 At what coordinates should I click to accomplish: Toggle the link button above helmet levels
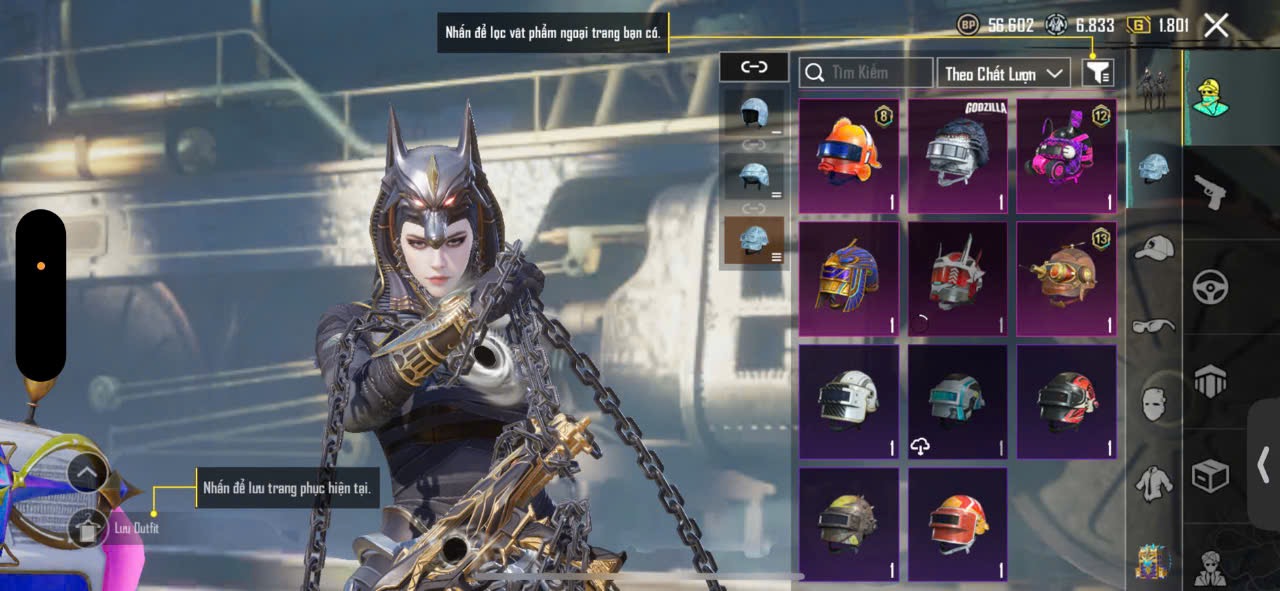(753, 67)
